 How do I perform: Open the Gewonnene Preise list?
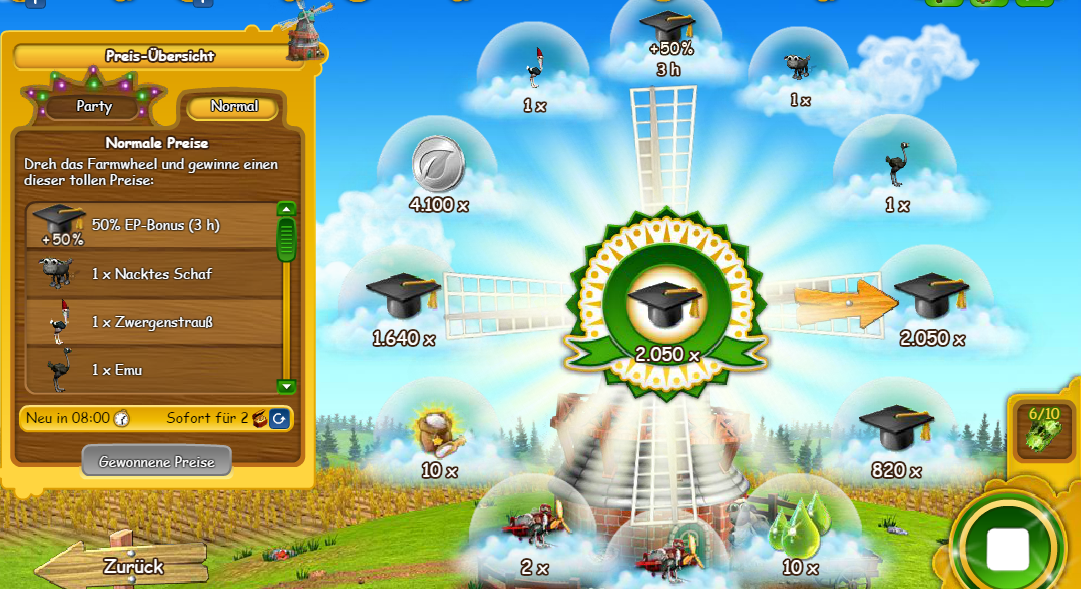(156, 462)
